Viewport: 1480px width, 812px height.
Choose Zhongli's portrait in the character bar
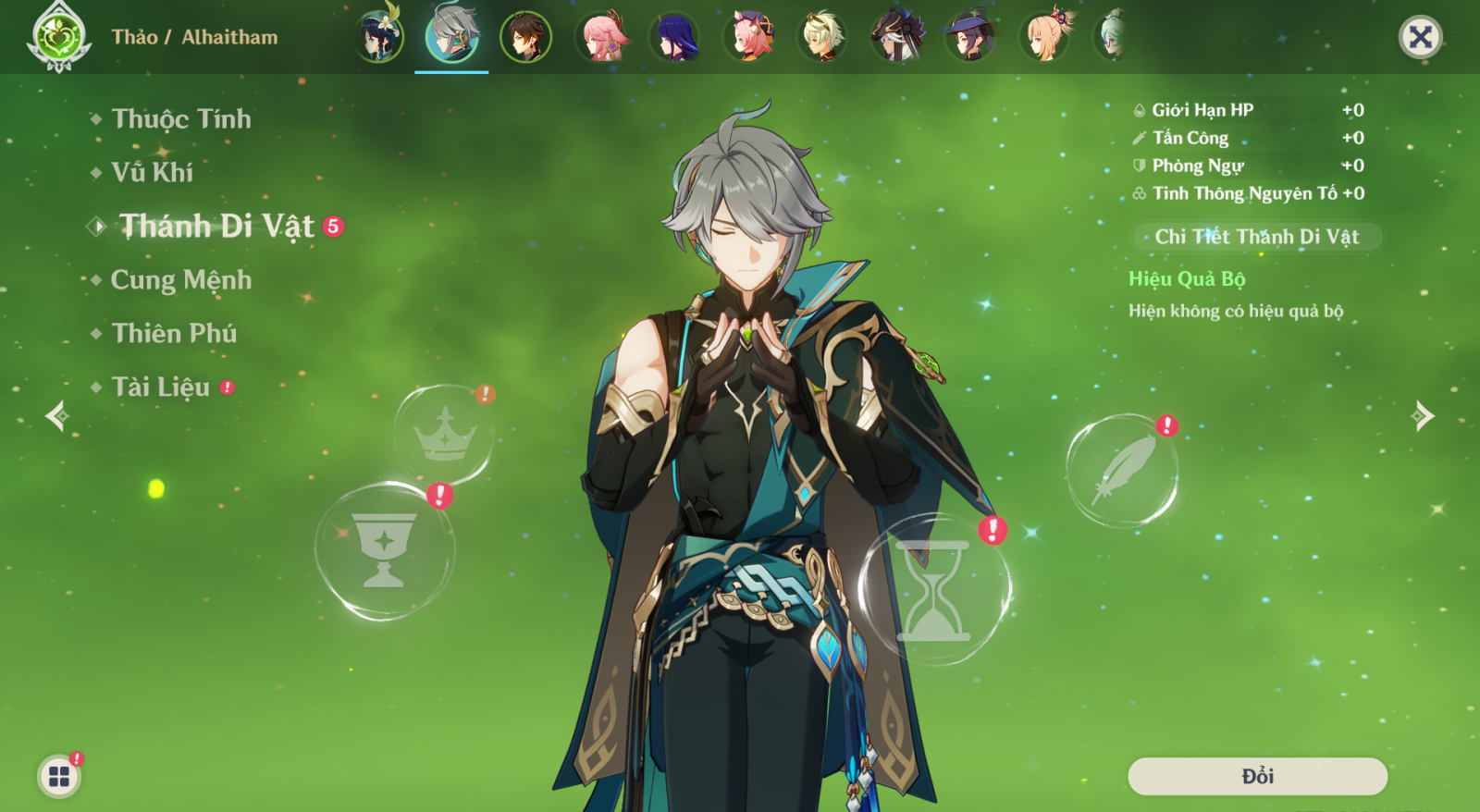click(x=525, y=37)
